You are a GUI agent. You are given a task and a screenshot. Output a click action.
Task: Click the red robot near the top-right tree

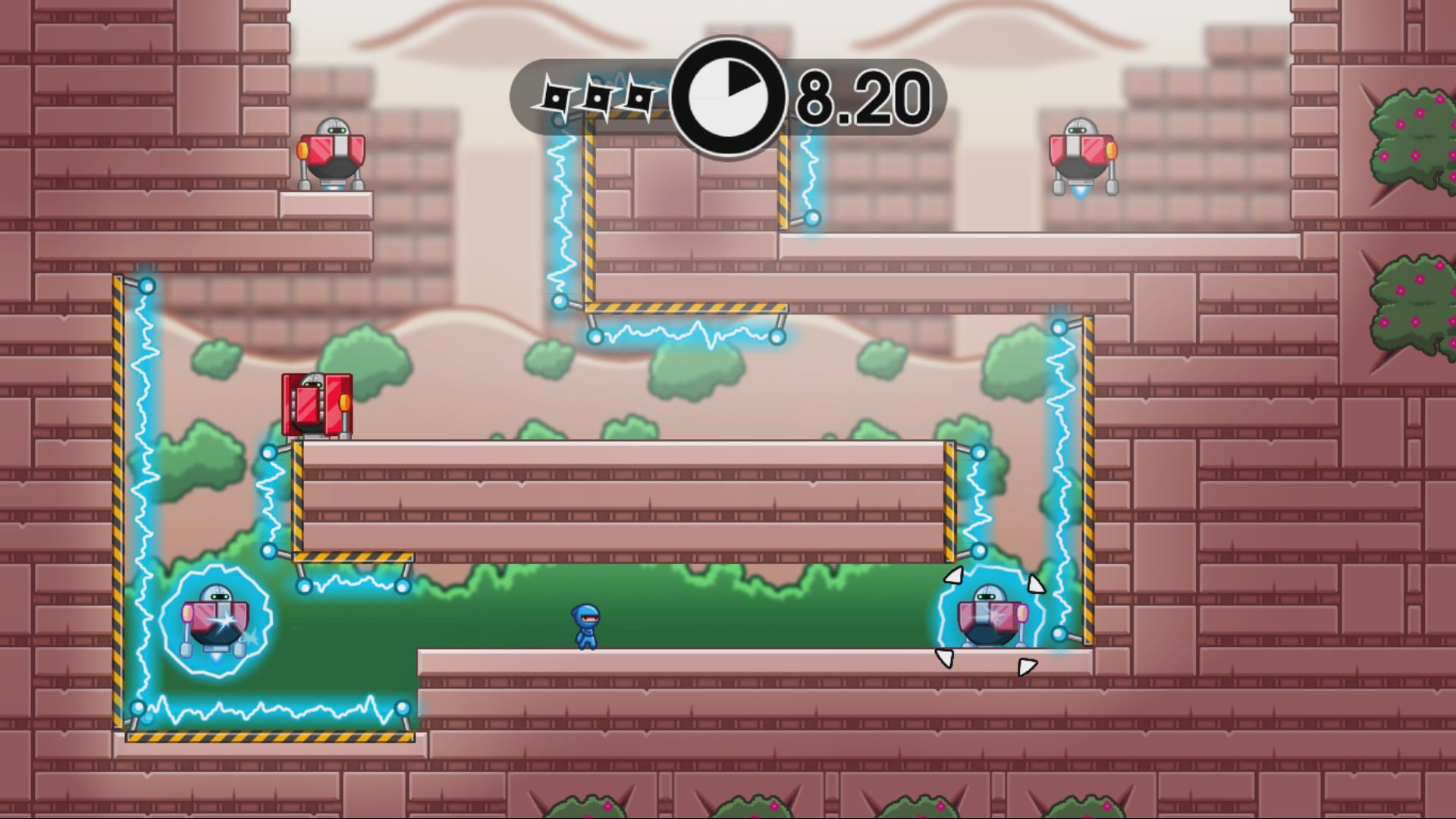click(1080, 157)
